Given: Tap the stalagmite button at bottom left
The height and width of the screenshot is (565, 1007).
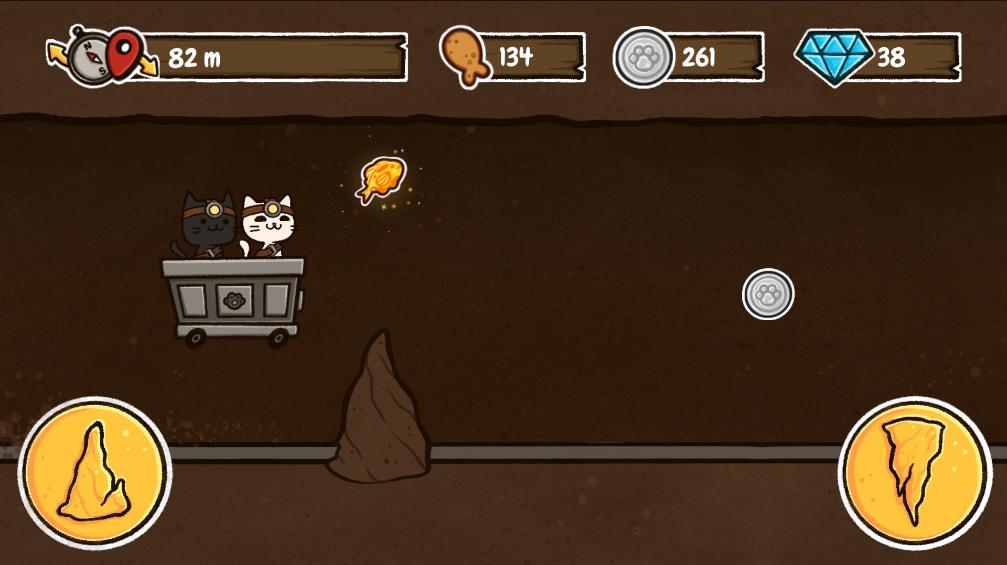Looking at the screenshot, I should click(95, 472).
